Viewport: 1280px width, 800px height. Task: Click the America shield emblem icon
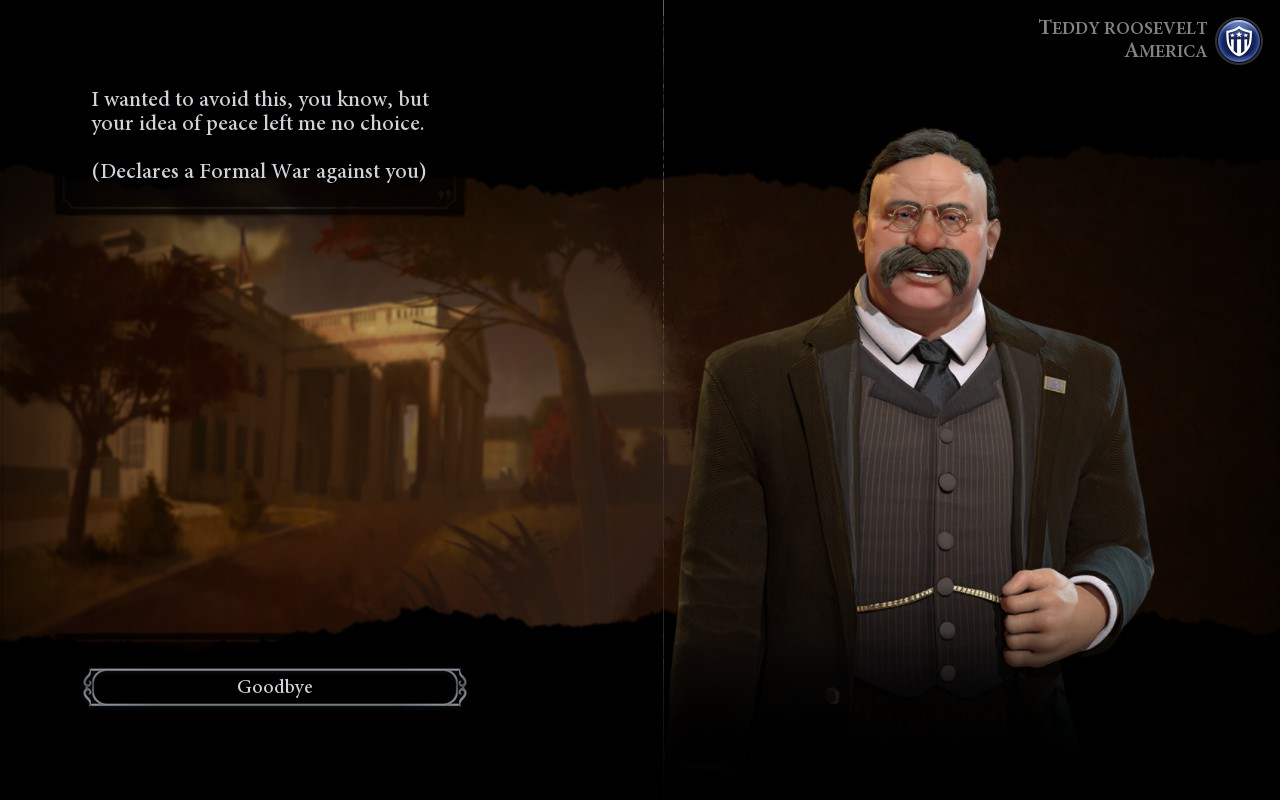point(1238,41)
